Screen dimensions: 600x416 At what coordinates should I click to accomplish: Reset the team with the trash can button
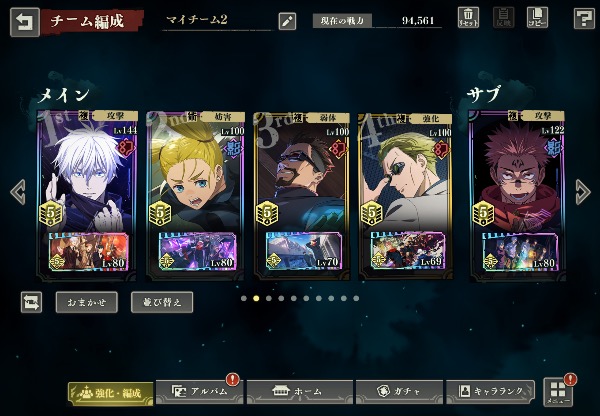469,17
